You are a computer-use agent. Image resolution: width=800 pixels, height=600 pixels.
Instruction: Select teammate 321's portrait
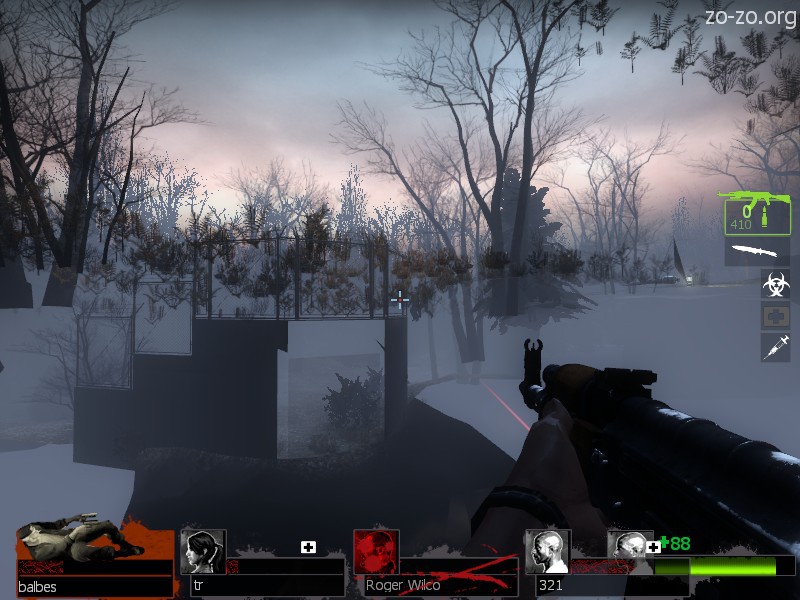coord(547,552)
